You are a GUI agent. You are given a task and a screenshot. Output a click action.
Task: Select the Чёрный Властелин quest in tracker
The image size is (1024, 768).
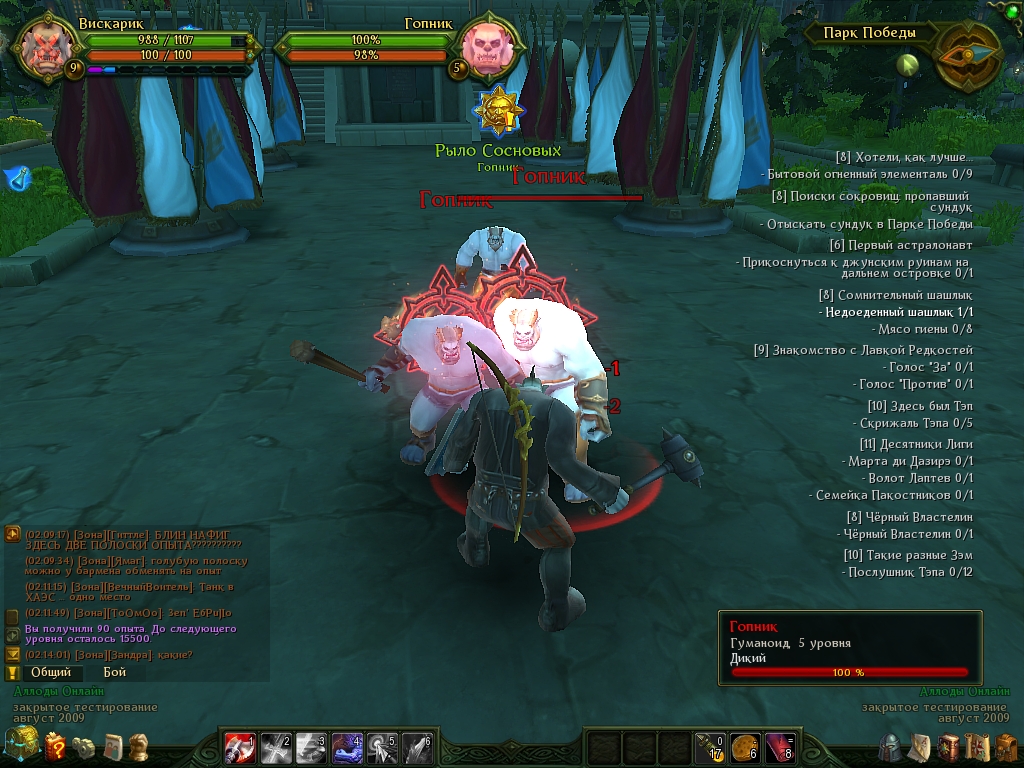(909, 517)
